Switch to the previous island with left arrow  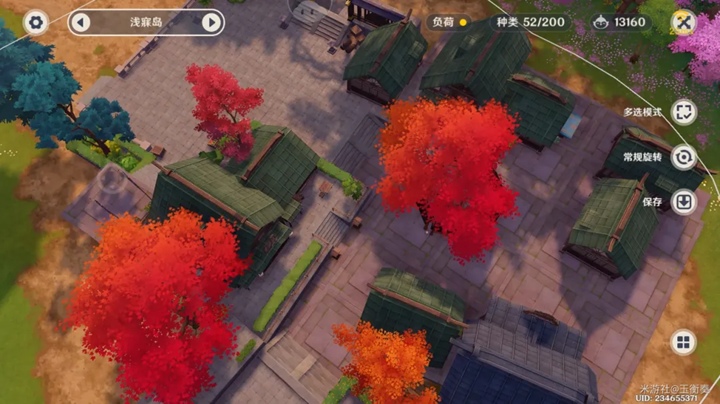(81, 22)
